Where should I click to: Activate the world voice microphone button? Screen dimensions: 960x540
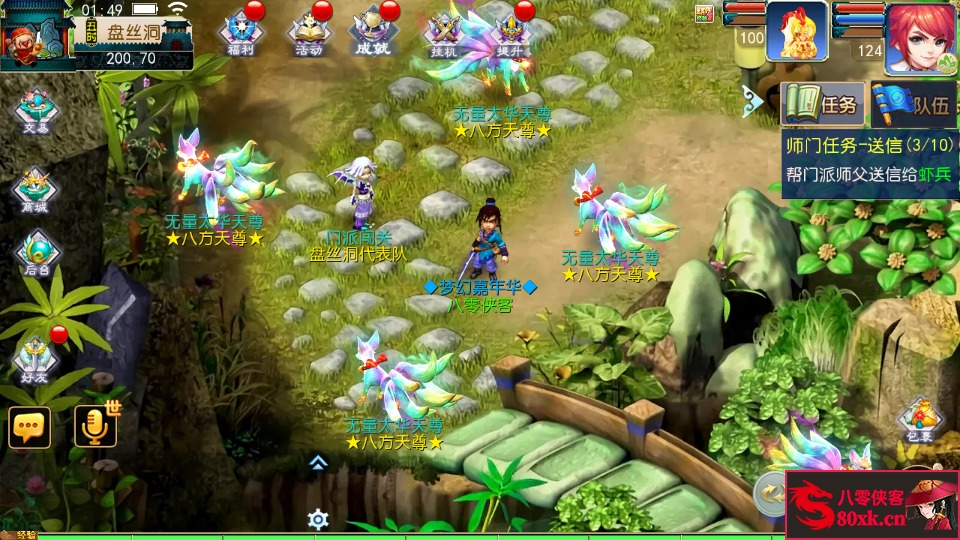tap(96, 427)
